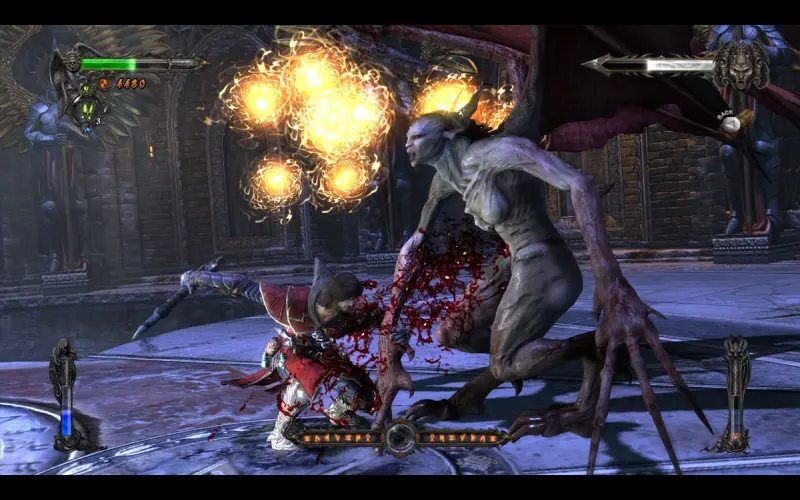Click the boss face medallion emblem
The width and height of the screenshot is (800, 500).
741,65
